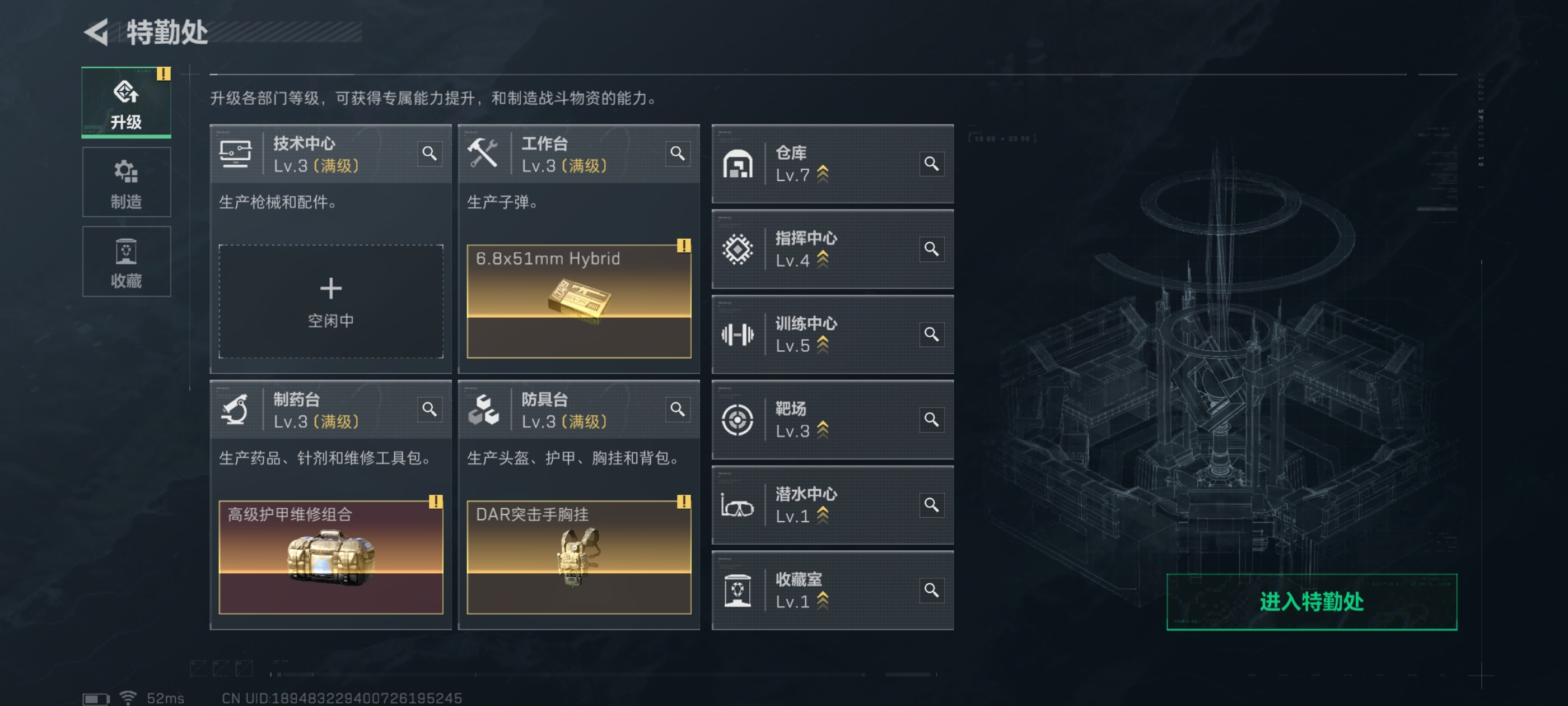Click the target crosshair icon for 靶场
1568x706 pixels.
(x=738, y=420)
